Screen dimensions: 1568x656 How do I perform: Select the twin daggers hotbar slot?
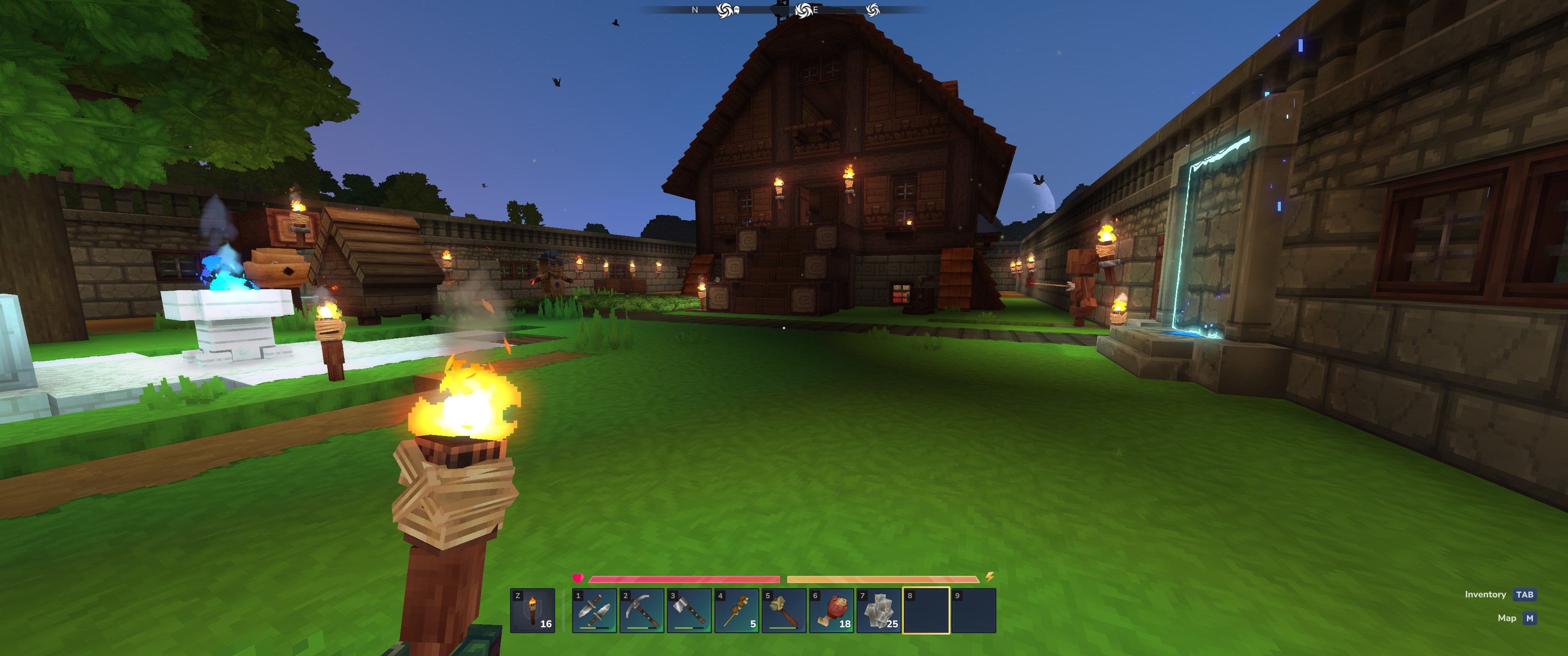point(595,610)
